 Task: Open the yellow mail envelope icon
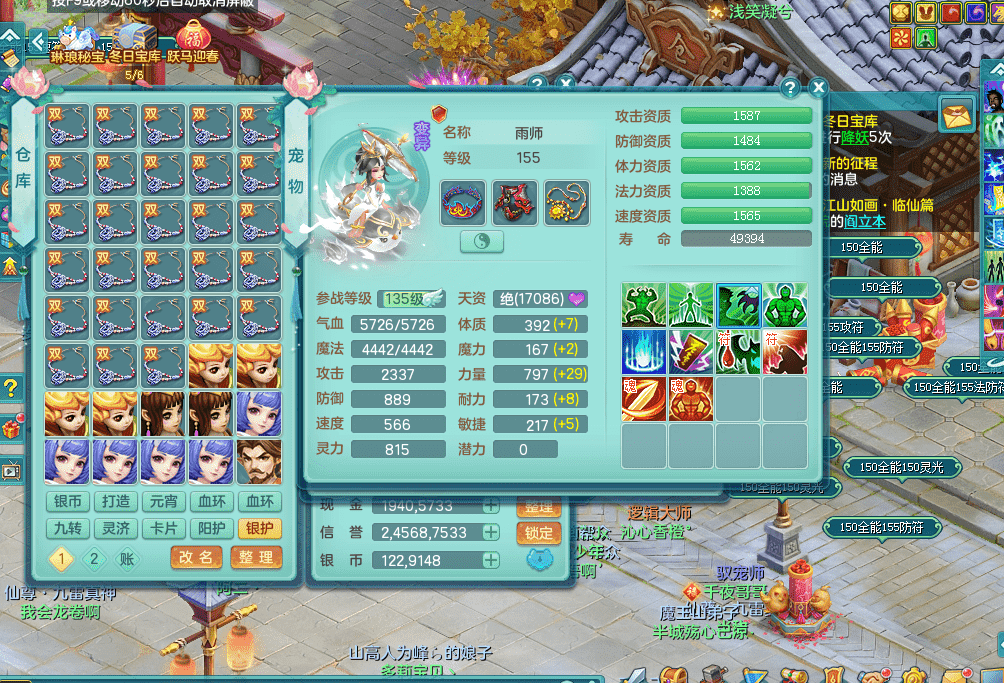click(x=956, y=114)
